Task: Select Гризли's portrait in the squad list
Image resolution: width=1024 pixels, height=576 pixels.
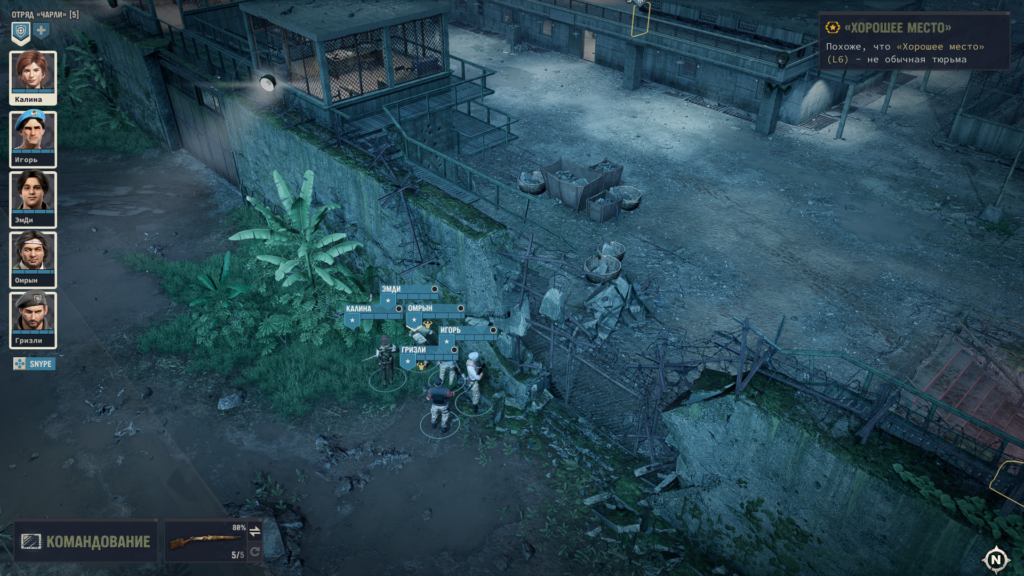Action: click(x=33, y=317)
